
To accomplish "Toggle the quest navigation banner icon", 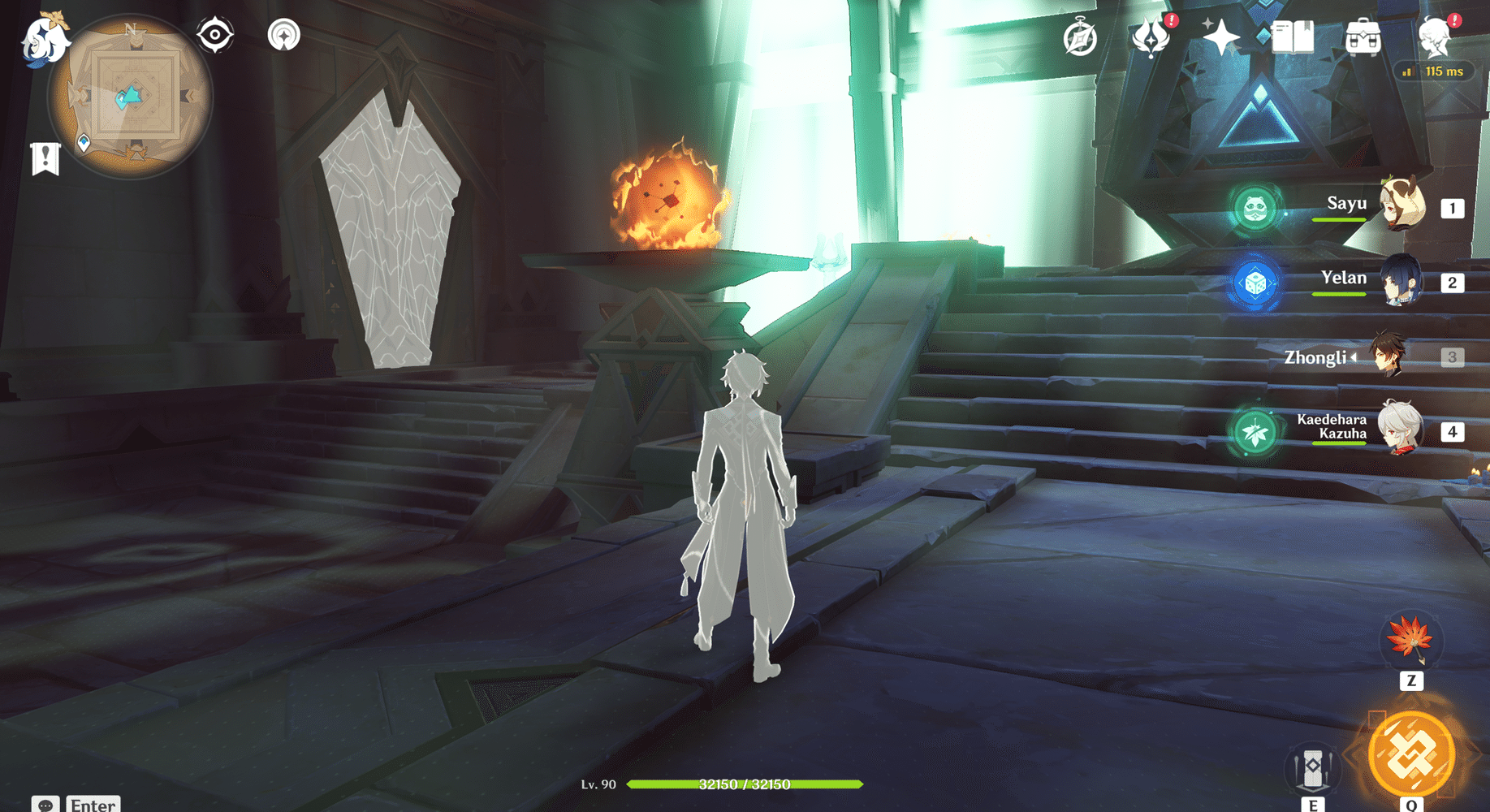I will [x=45, y=157].
